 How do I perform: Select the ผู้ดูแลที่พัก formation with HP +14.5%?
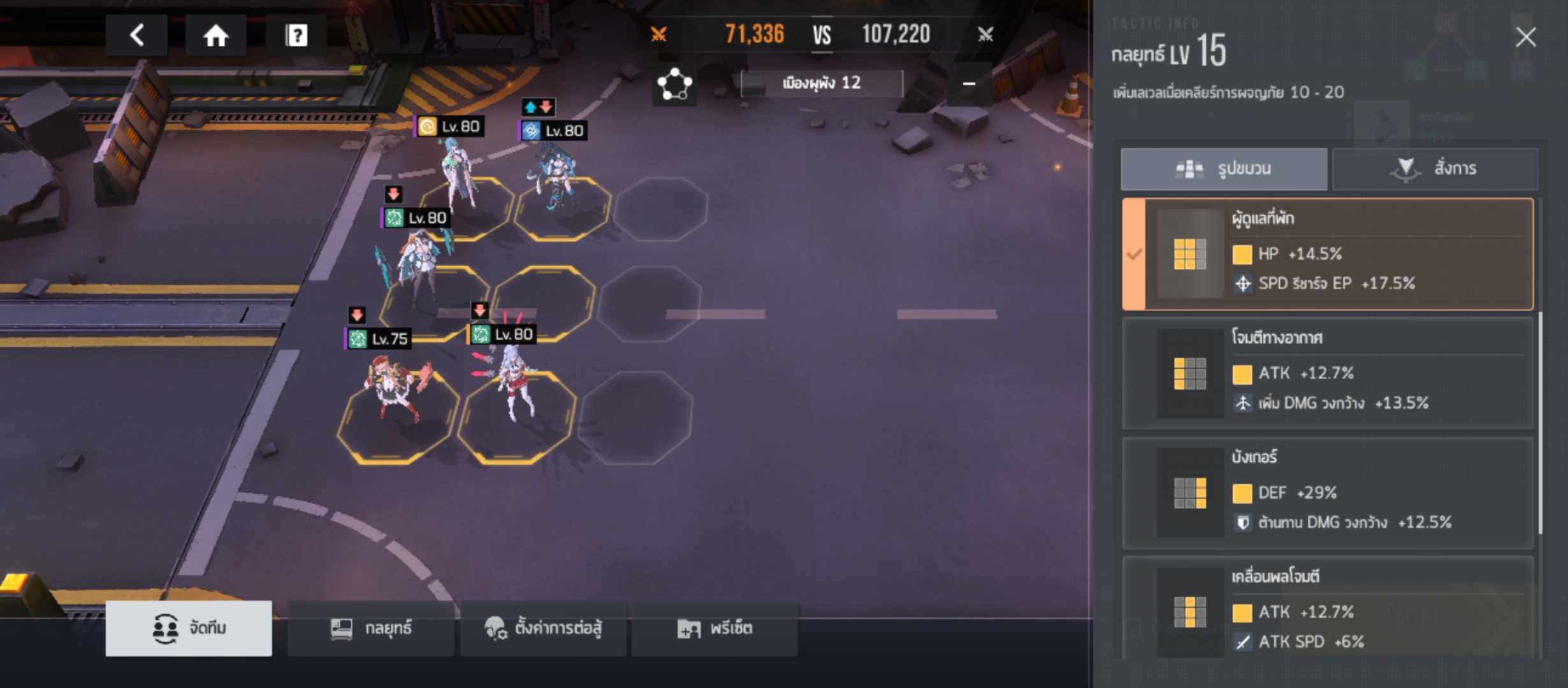point(1327,254)
